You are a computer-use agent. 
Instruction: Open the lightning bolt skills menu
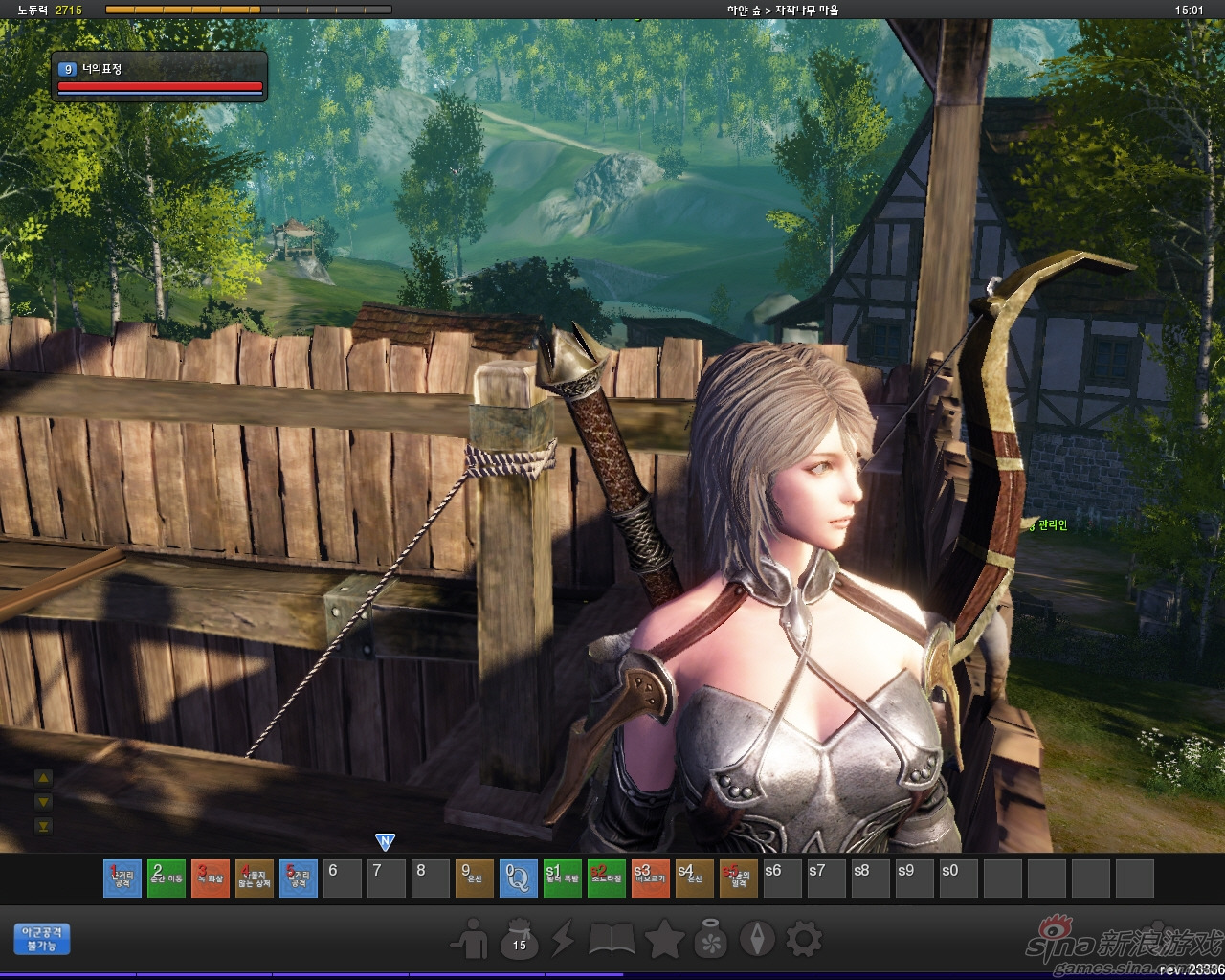click(564, 939)
